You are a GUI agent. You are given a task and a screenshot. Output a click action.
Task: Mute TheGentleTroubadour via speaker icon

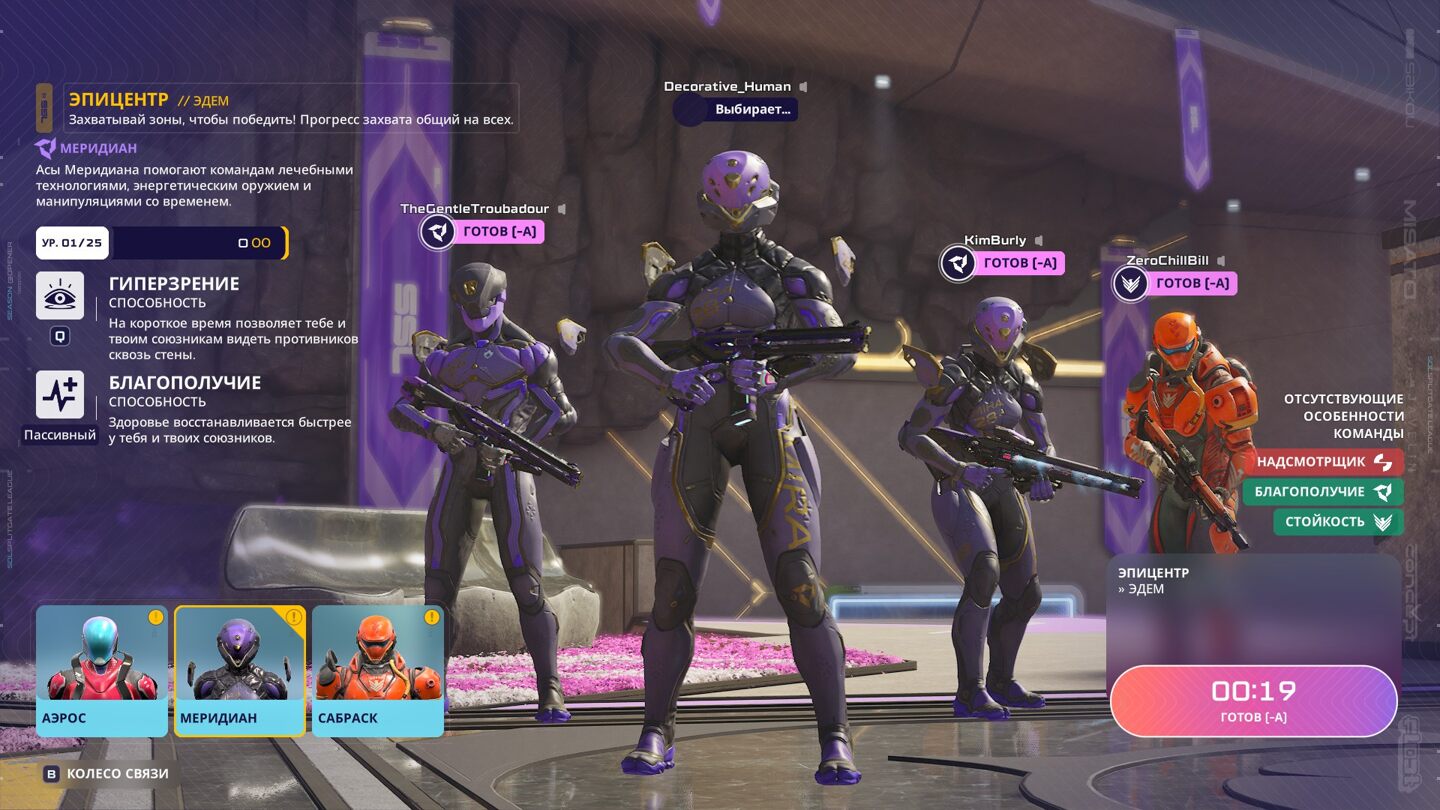(x=561, y=209)
